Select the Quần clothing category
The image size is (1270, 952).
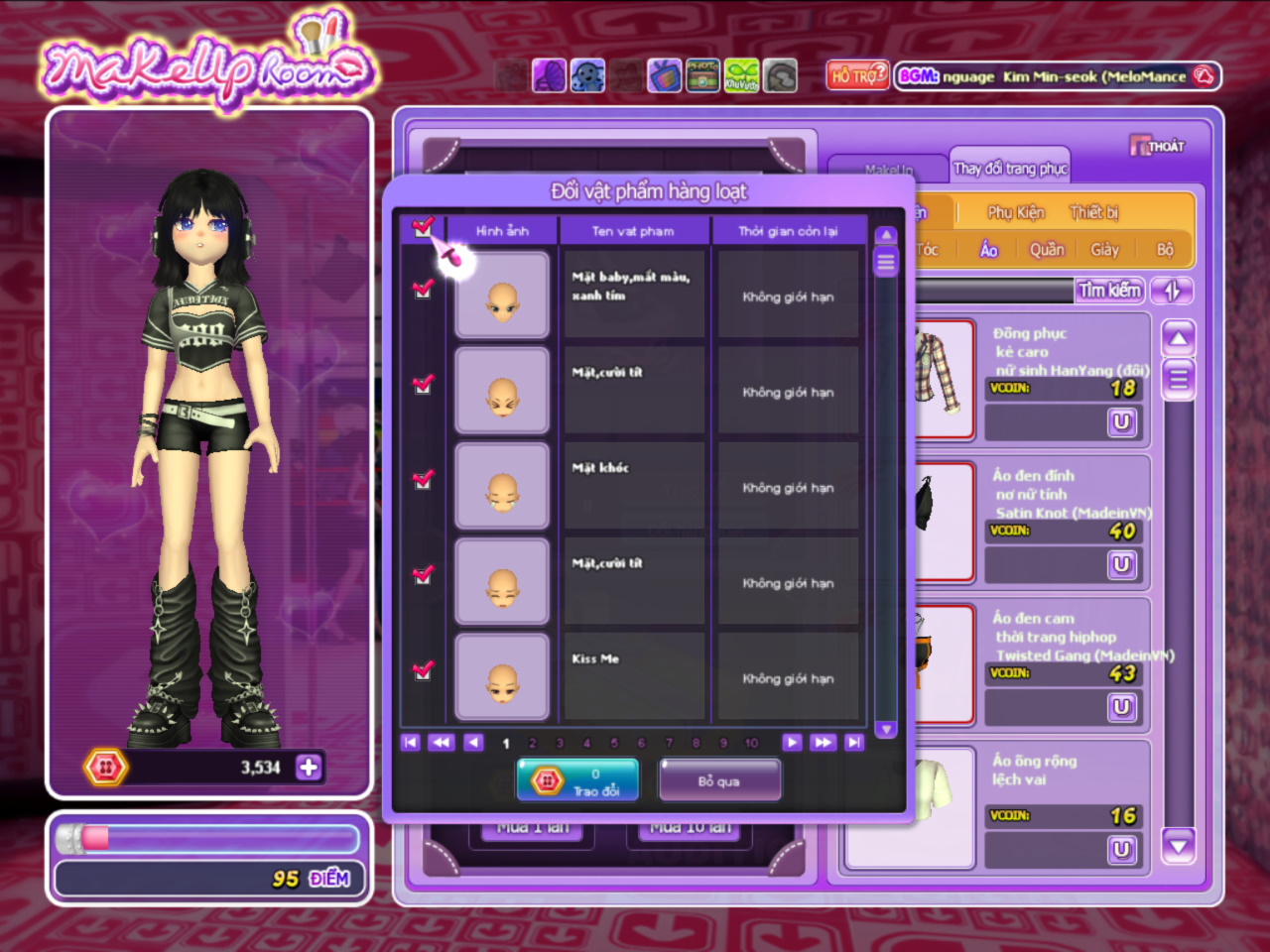point(1046,250)
